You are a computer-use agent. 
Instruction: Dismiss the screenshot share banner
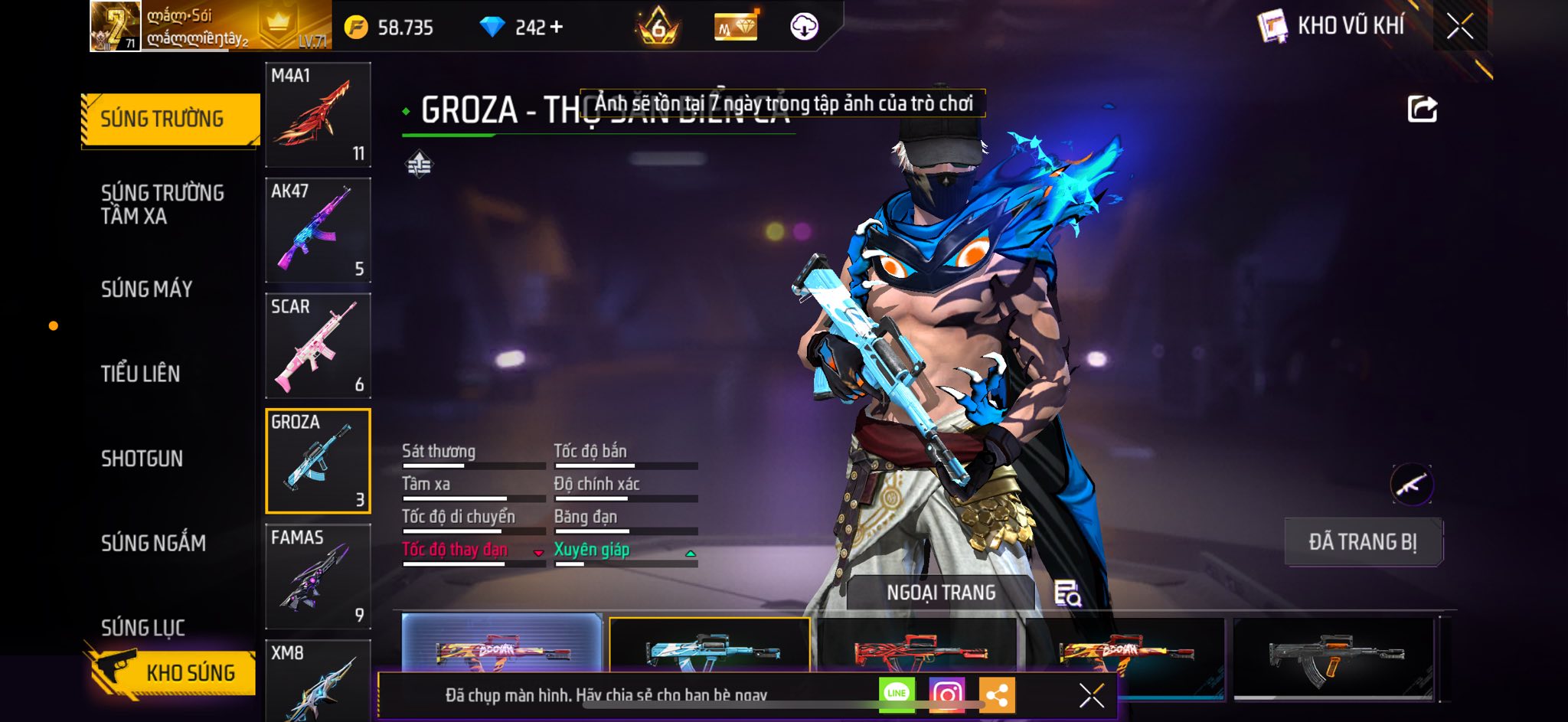(1091, 695)
